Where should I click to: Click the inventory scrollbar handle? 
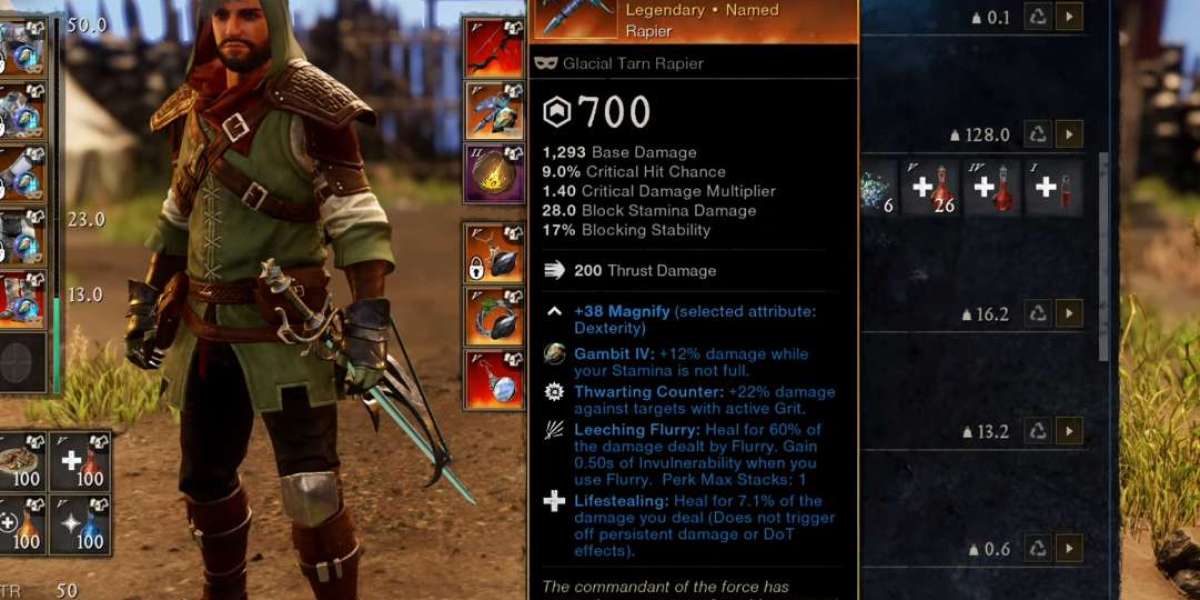(x=1103, y=255)
